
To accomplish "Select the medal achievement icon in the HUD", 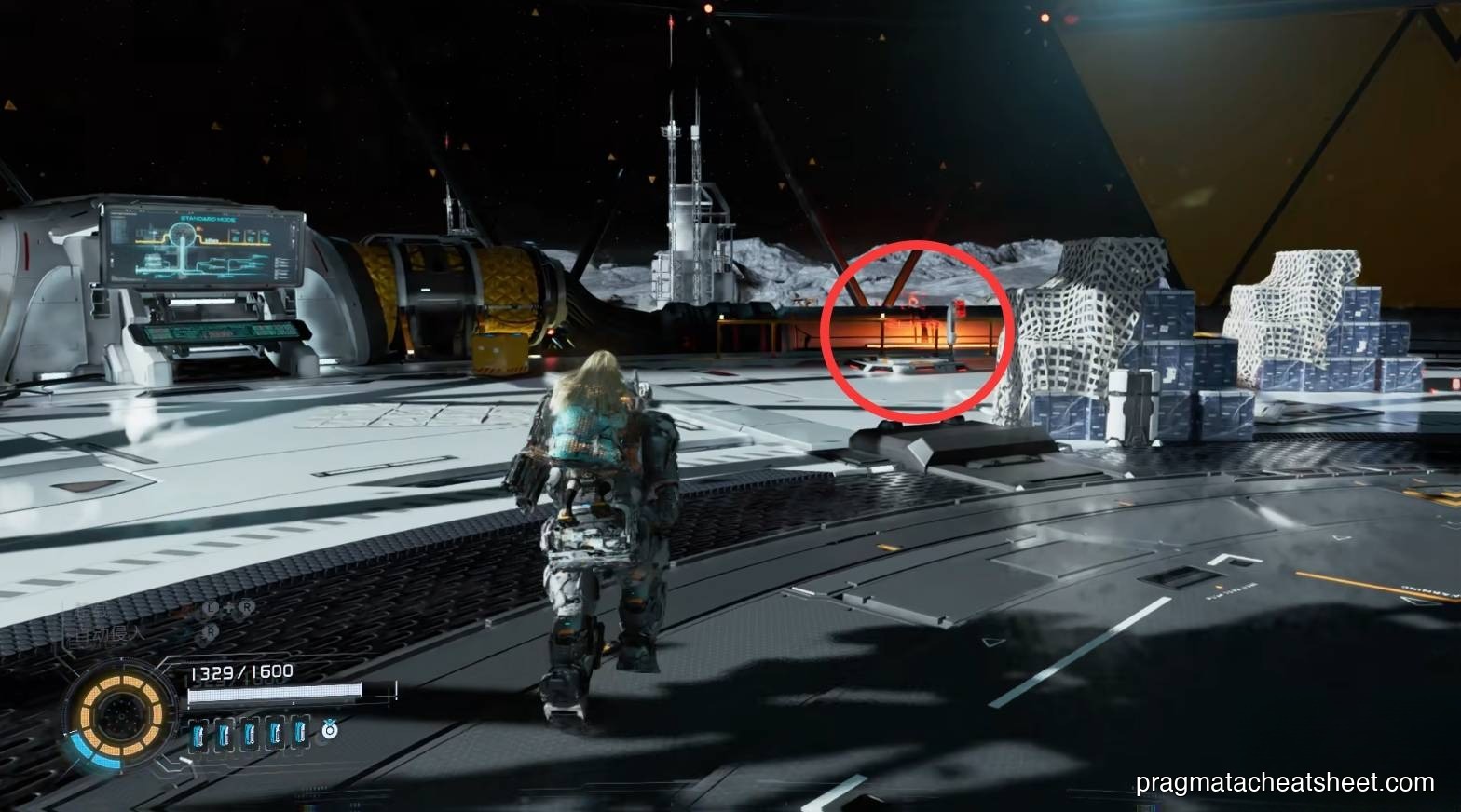I will 330,732.
